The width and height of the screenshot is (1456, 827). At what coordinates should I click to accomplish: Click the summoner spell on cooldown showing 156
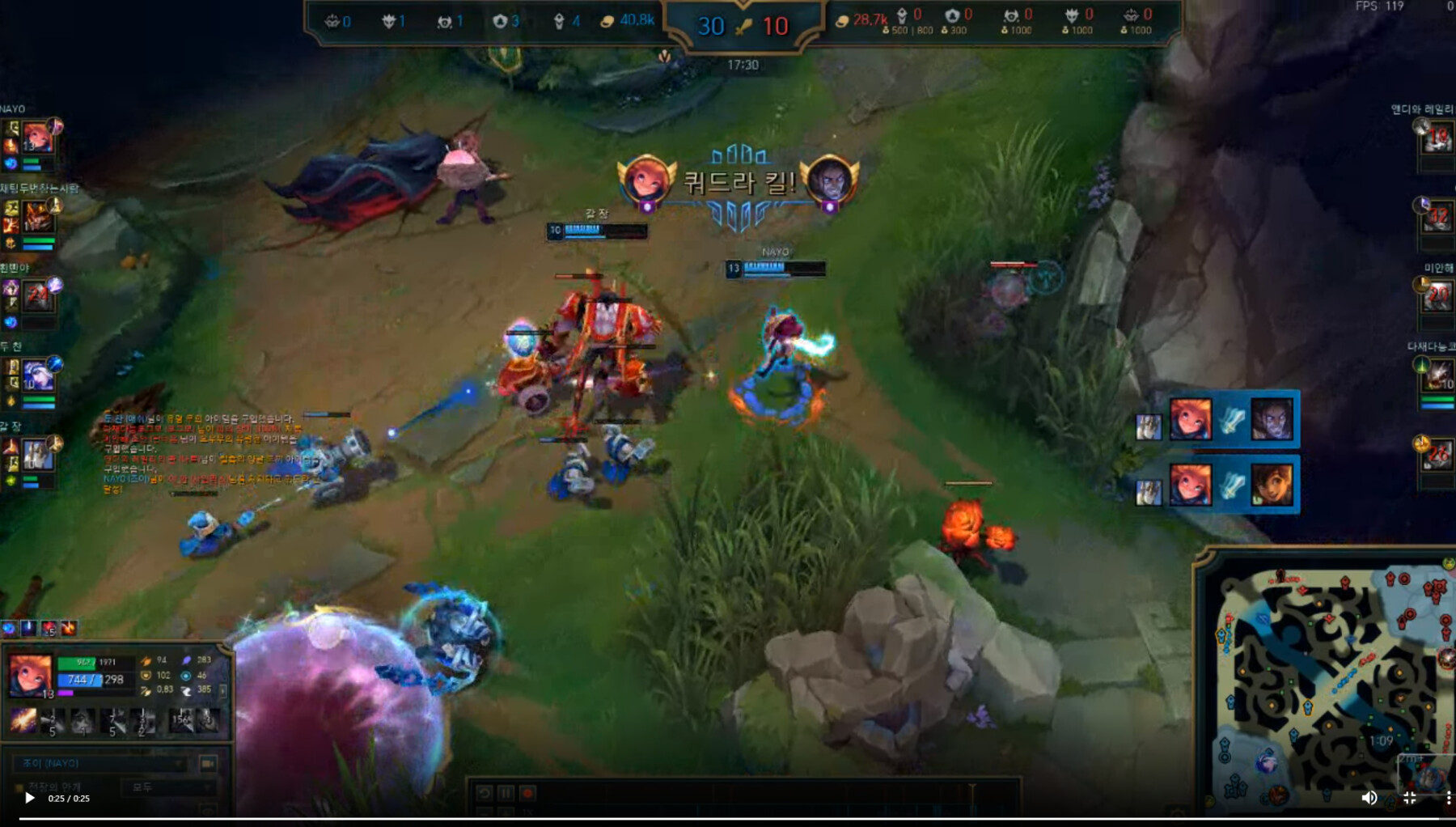tap(180, 719)
